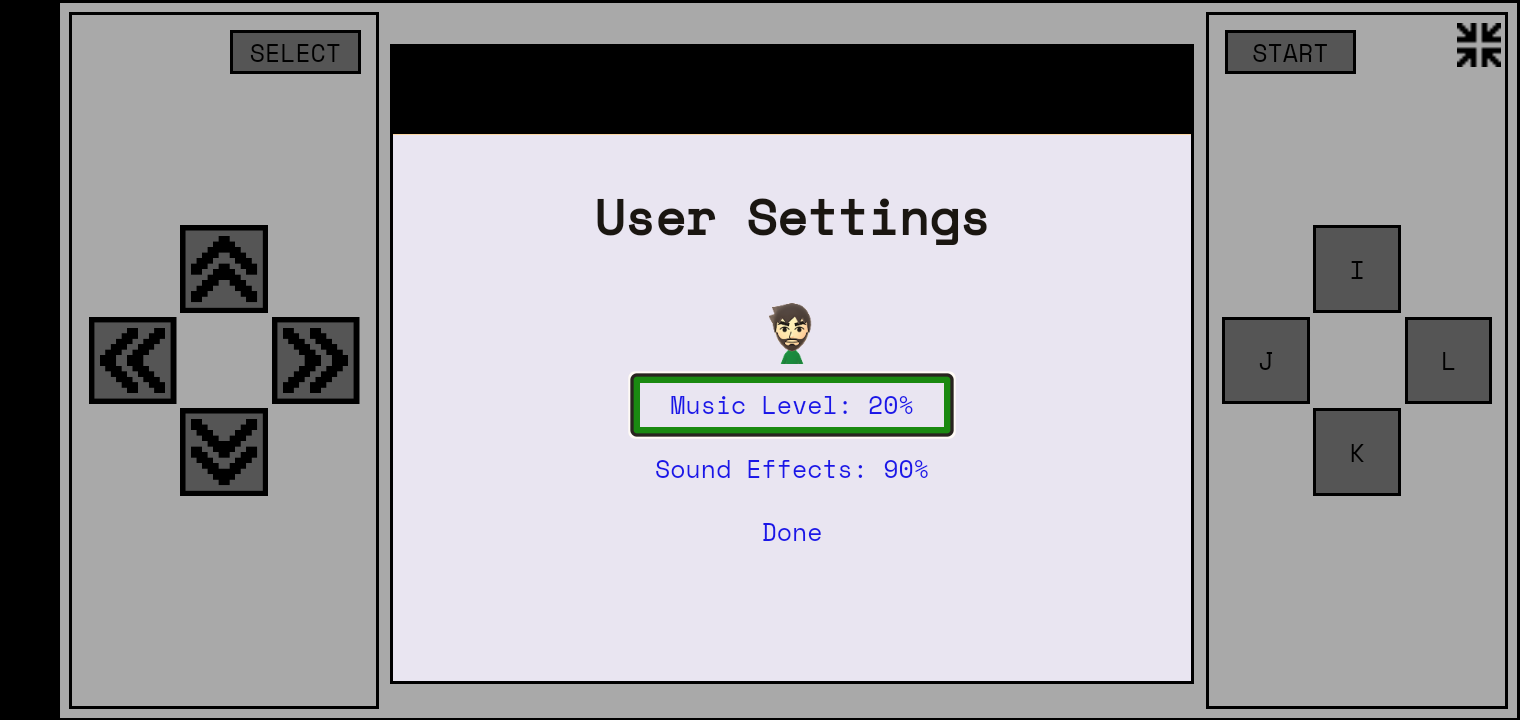Choose Done to exit settings

click(x=791, y=532)
